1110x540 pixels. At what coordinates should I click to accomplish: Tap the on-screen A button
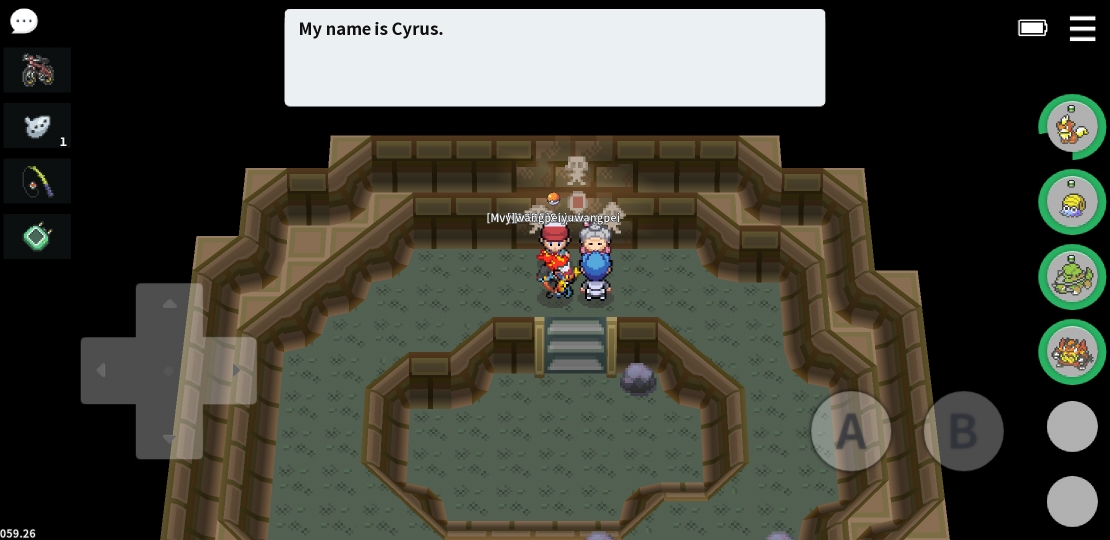851,431
